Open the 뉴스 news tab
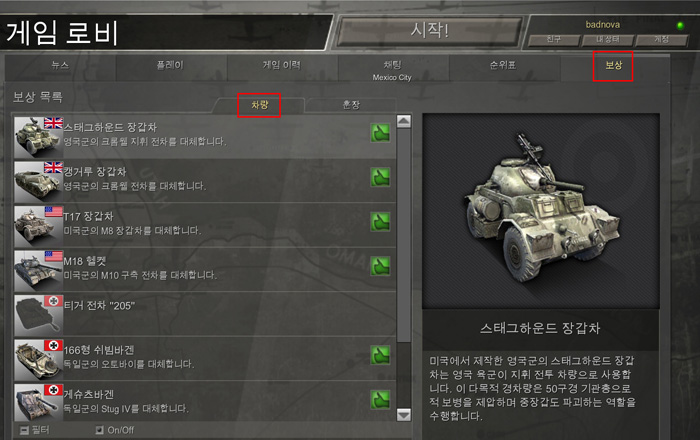The width and height of the screenshot is (700, 440). 60,65
